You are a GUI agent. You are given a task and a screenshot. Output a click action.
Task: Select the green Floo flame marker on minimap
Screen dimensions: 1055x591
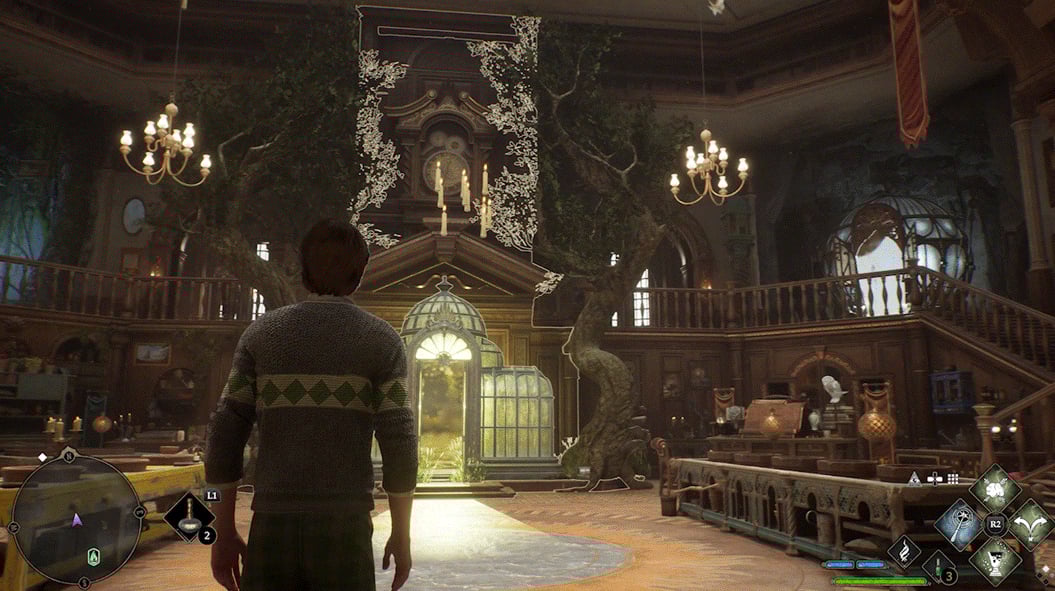tap(94, 557)
